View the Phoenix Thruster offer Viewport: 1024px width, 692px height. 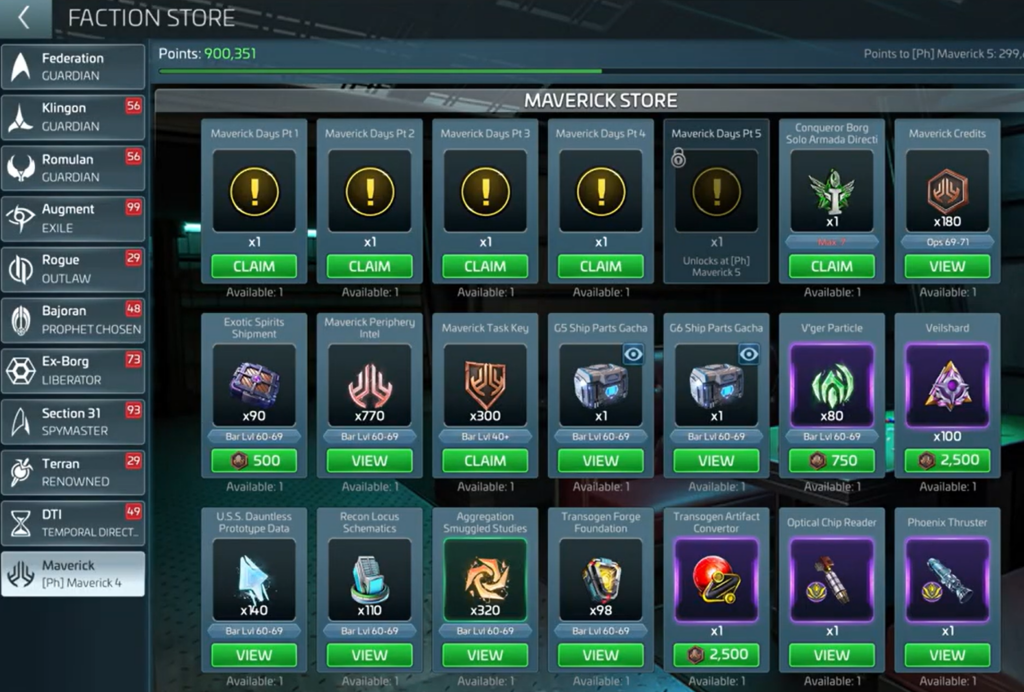click(947, 655)
